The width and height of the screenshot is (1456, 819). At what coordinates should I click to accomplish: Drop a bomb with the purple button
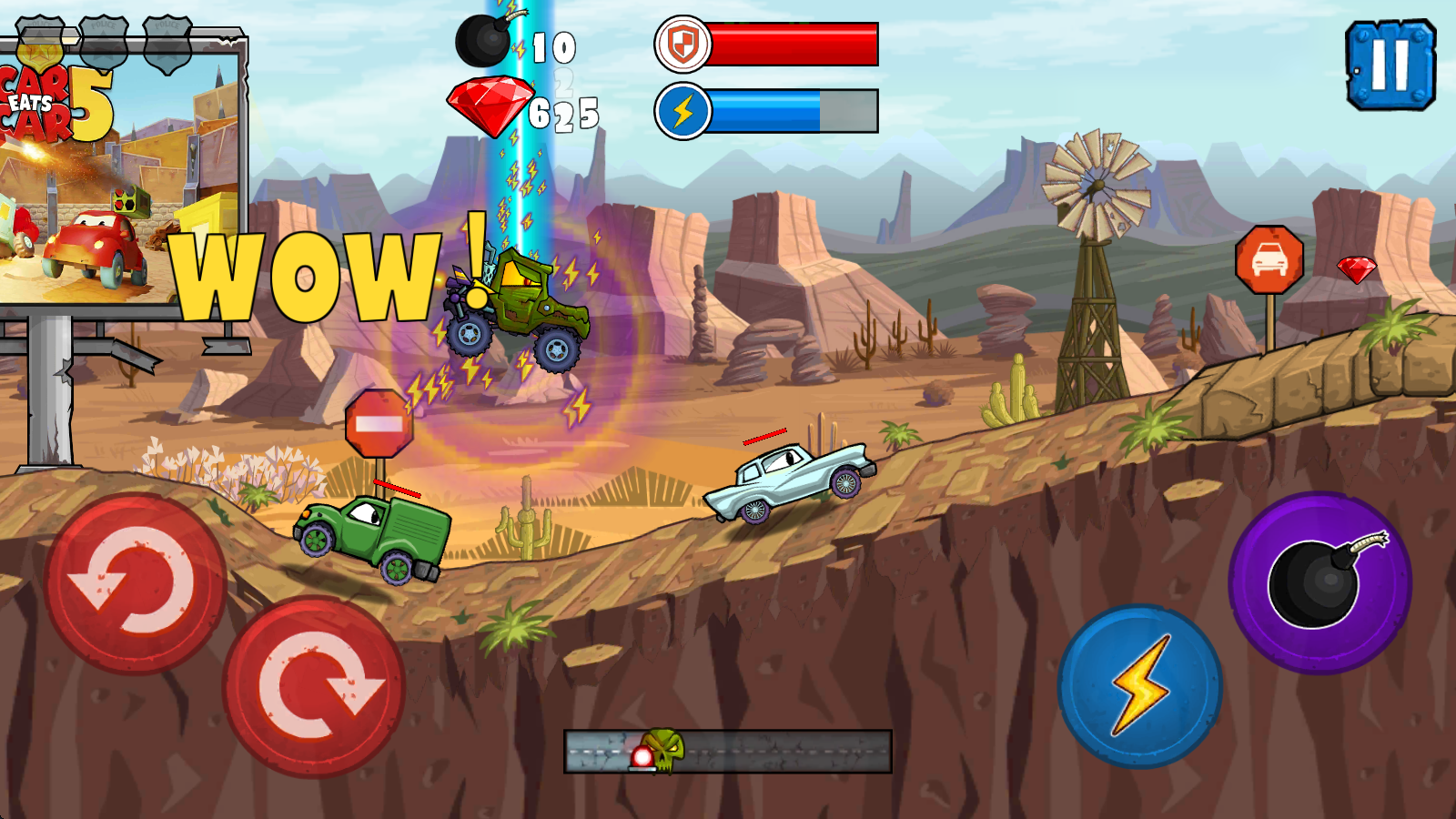1319,583
